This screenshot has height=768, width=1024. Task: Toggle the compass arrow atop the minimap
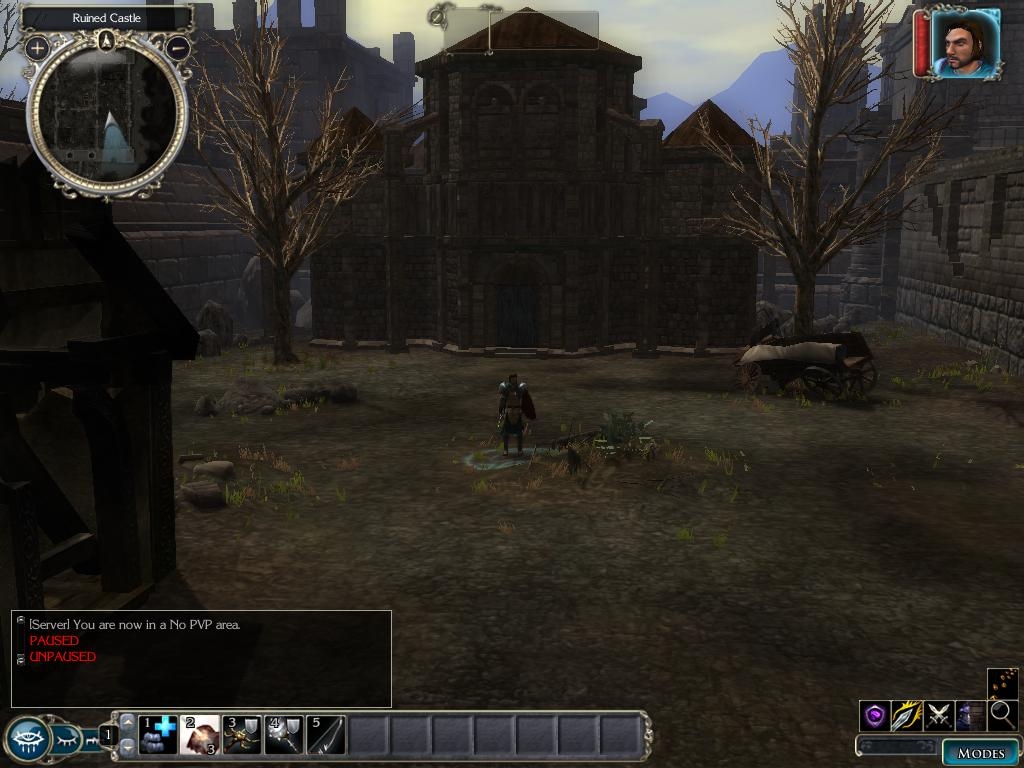107,40
